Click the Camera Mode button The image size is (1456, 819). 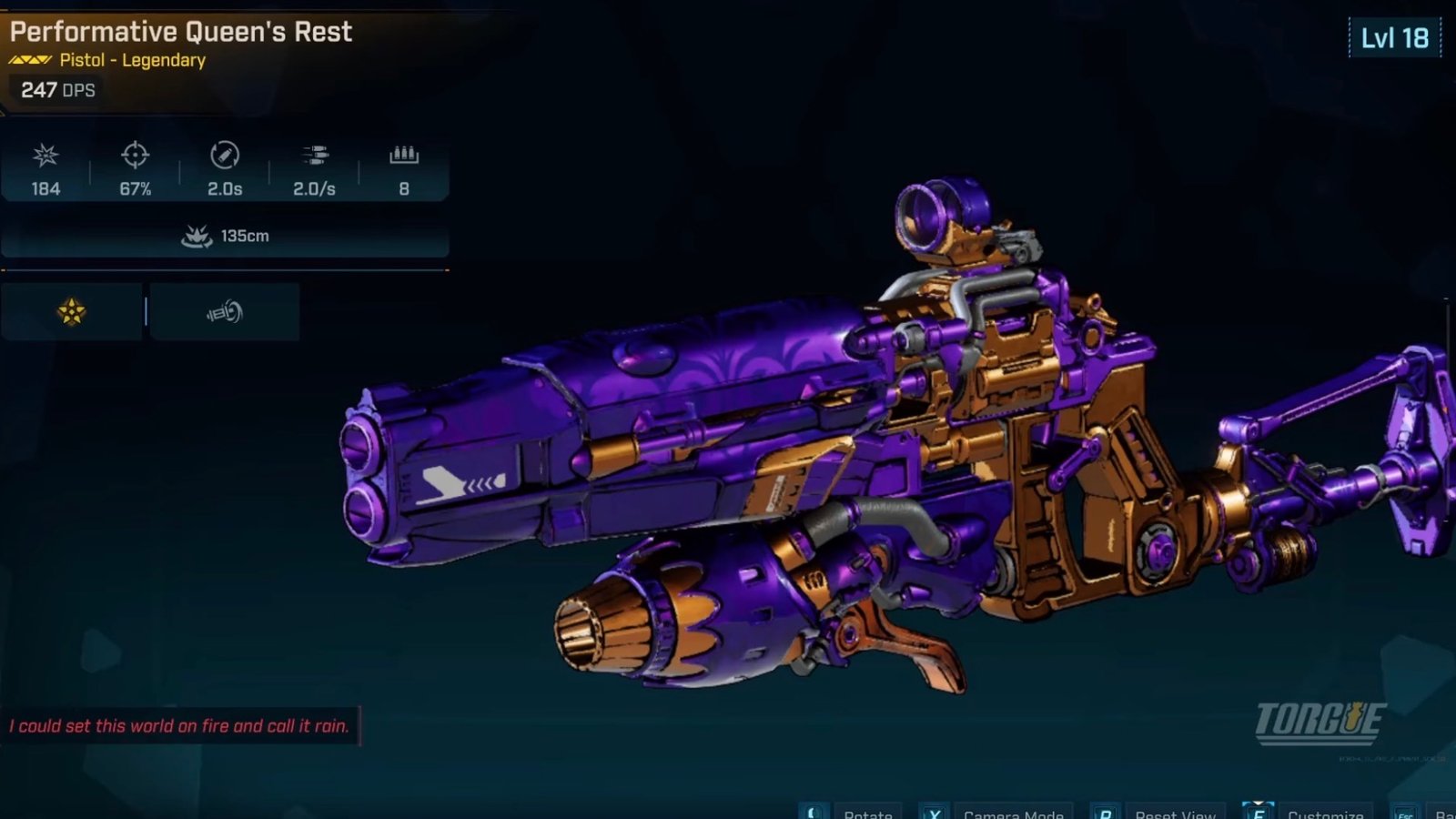point(1013,813)
